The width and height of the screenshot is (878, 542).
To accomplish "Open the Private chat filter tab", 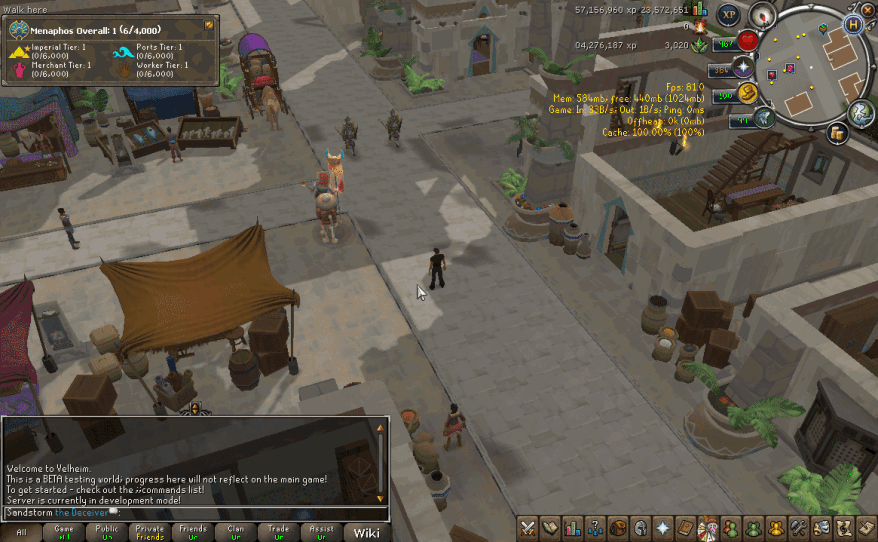I will pyautogui.click(x=150, y=532).
